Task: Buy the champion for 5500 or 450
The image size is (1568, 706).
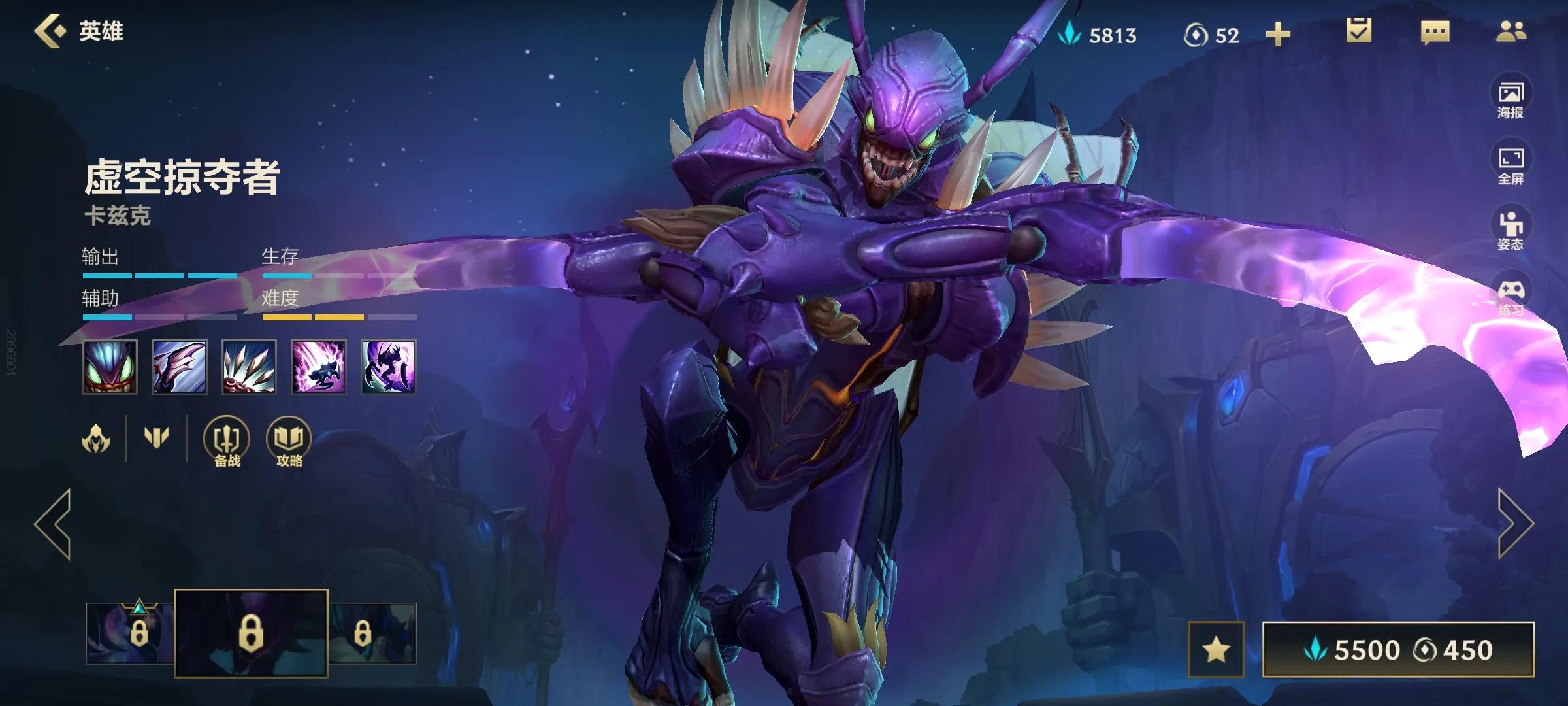Action: [x=1398, y=650]
